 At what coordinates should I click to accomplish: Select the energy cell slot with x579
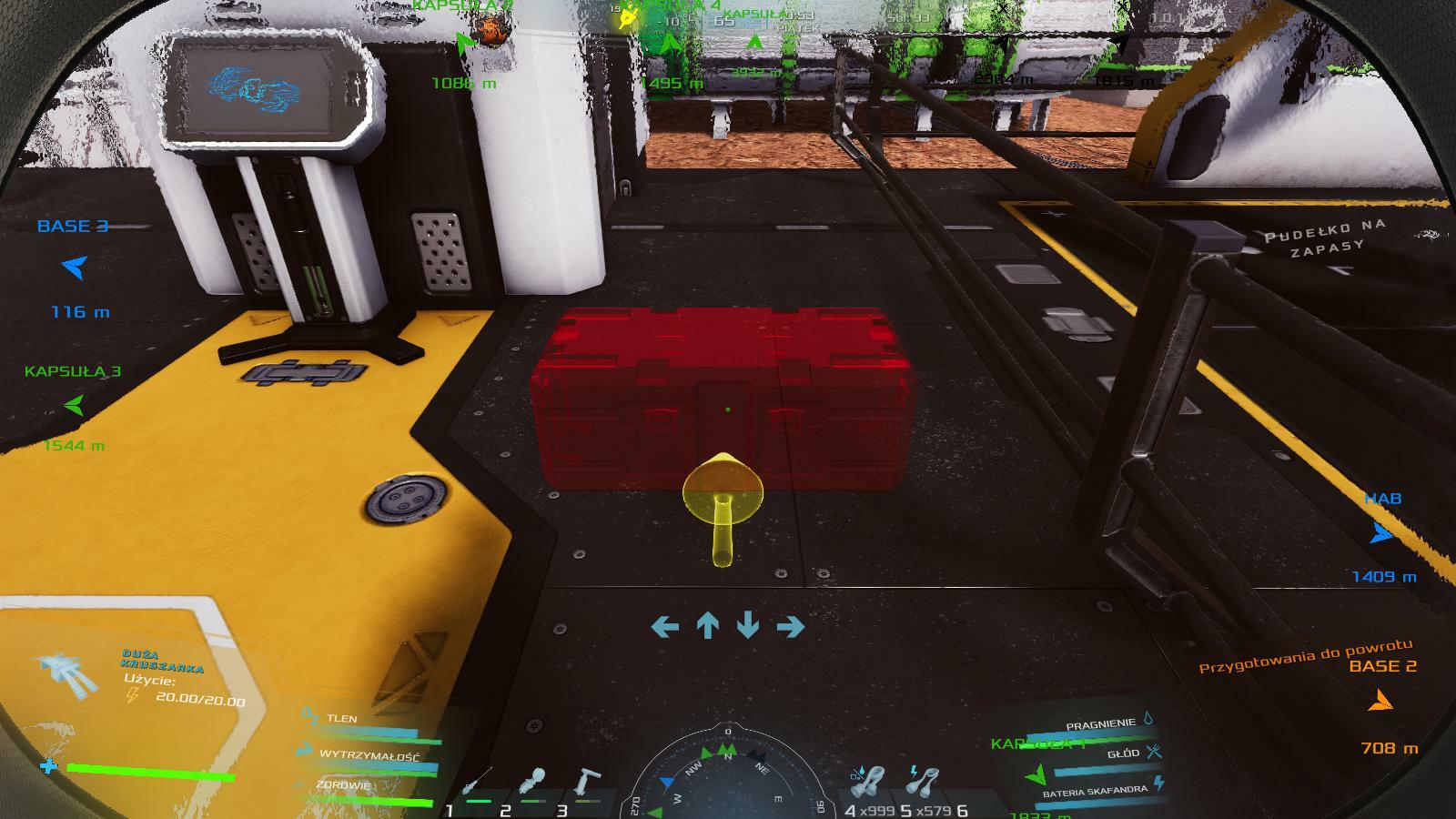(924, 781)
